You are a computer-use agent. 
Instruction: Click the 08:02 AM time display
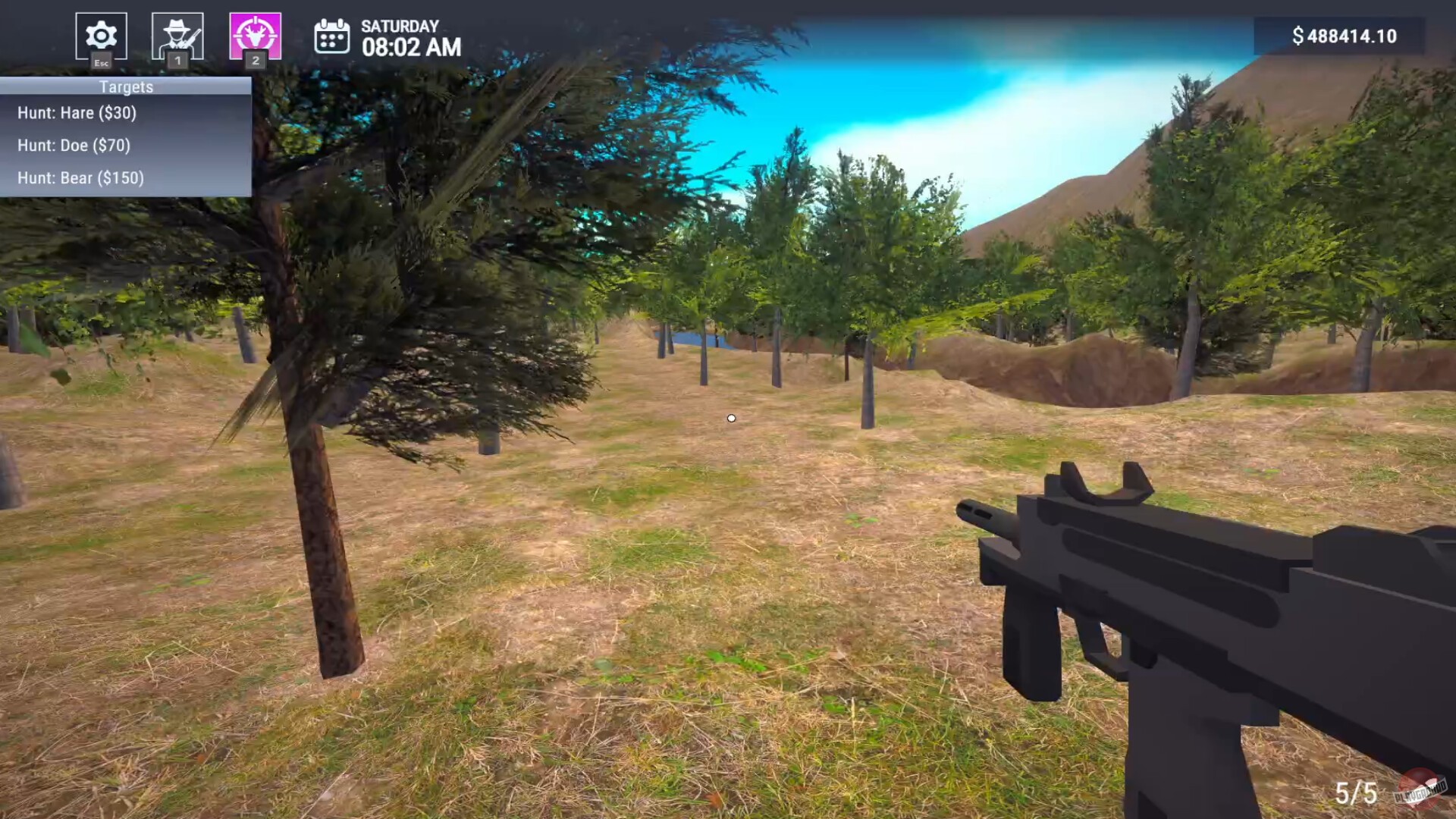click(x=411, y=48)
